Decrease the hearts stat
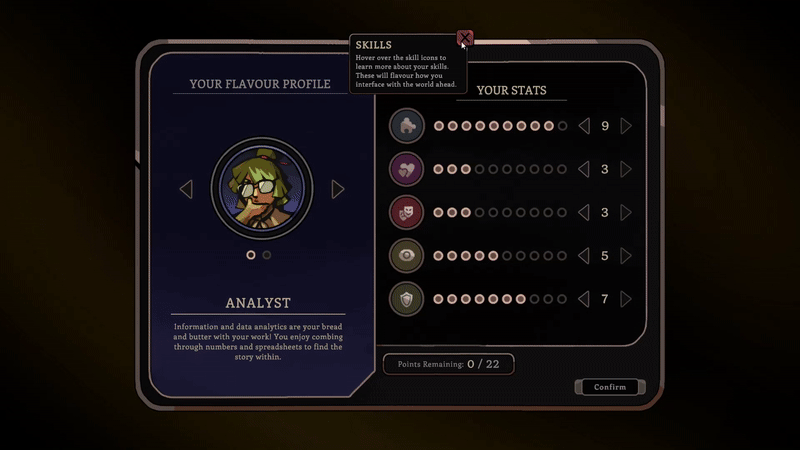Viewport: 800px width, 450px height. (584, 169)
